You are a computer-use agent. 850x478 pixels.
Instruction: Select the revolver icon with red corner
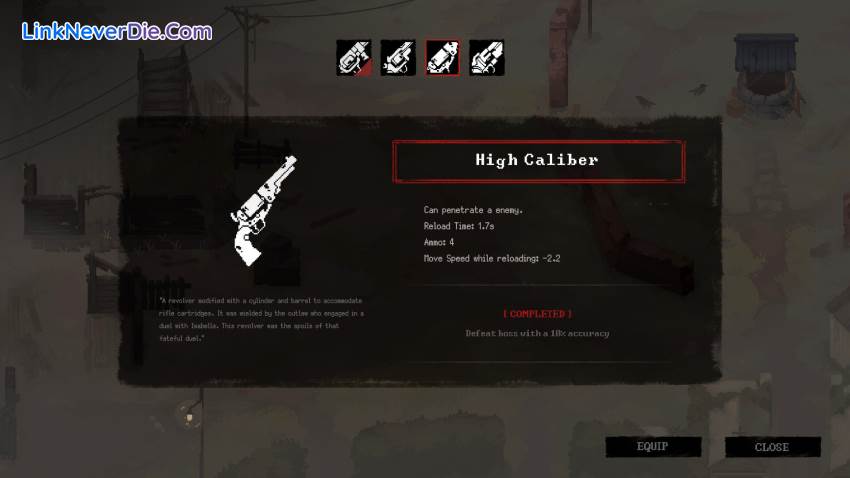coord(354,58)
